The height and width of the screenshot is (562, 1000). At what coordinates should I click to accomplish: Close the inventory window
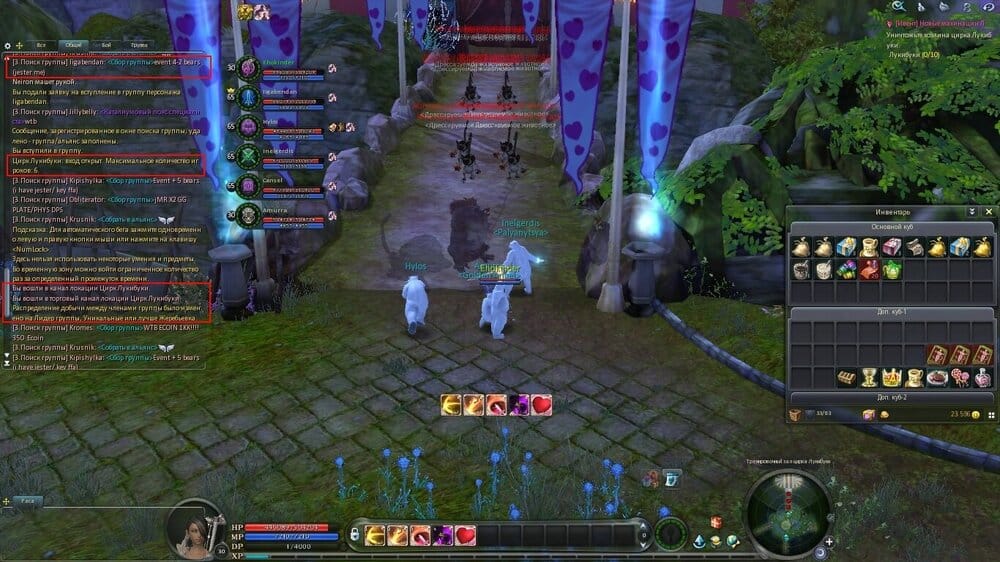tap(989, 212)
